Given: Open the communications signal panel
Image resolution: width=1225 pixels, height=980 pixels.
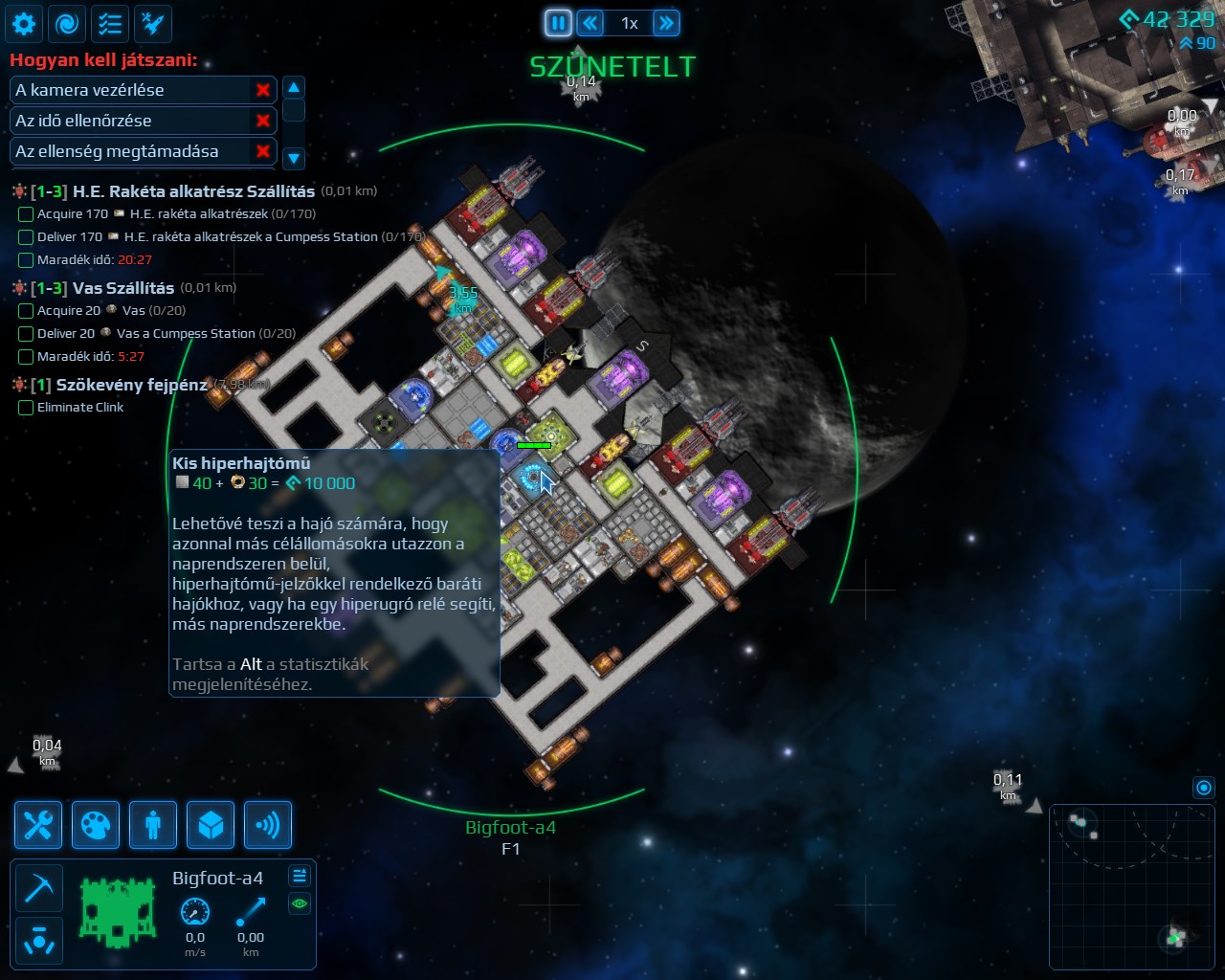Looking at the screenshot, I should coord(268,825).
